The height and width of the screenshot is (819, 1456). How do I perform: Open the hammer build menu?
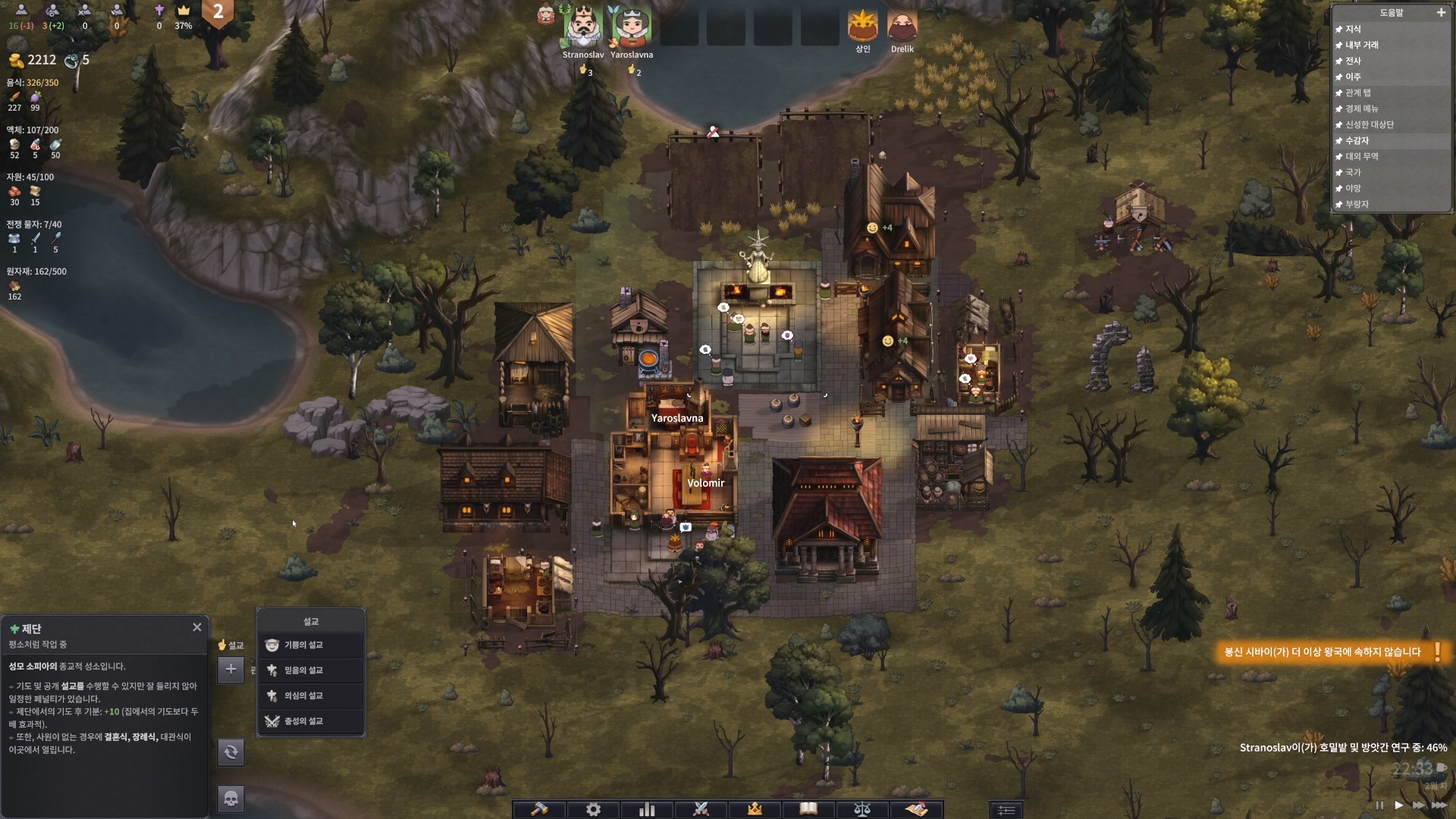[x=539, y=809]
